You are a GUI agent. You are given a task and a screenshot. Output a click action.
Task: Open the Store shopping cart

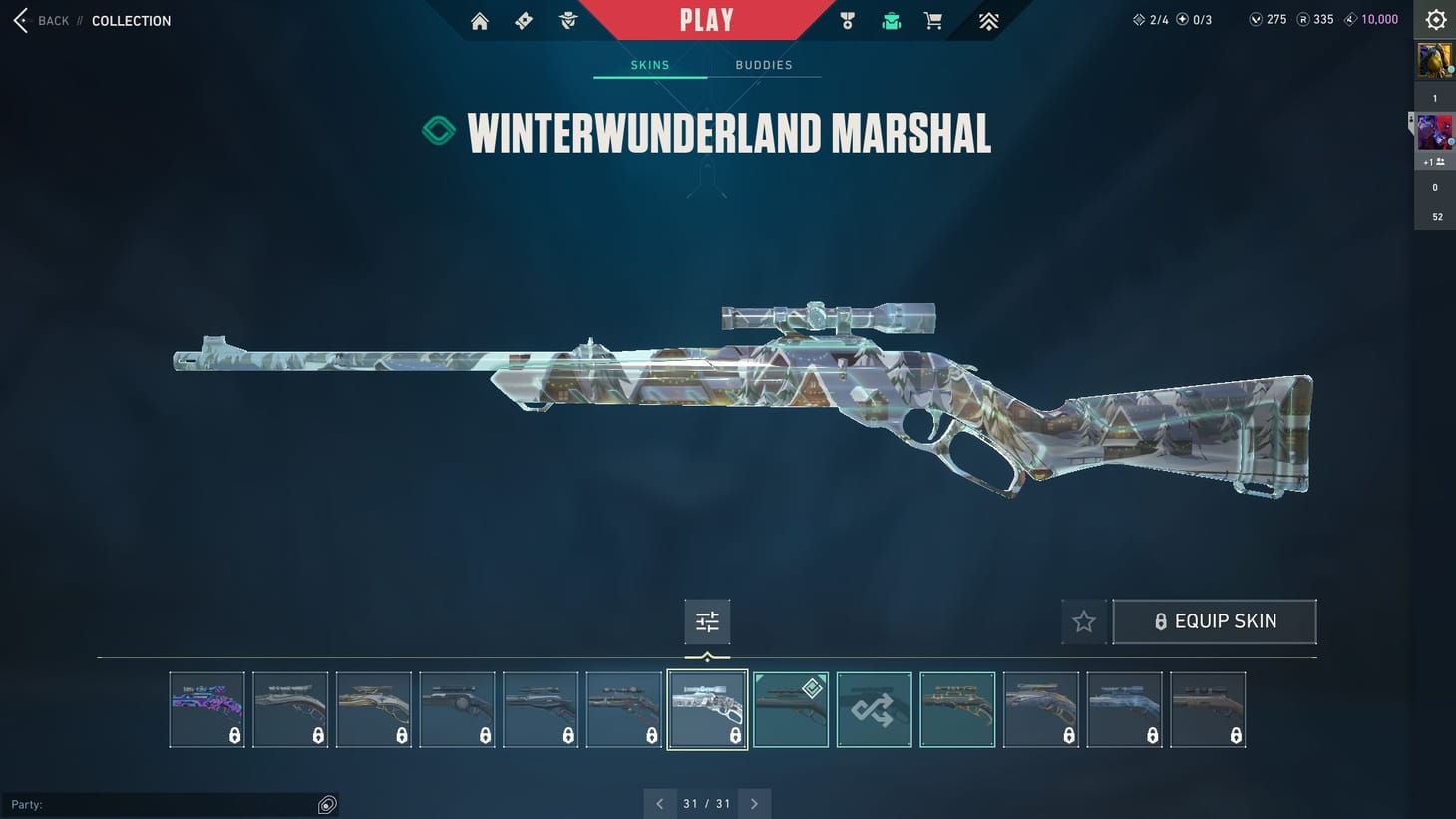[932, 20]
